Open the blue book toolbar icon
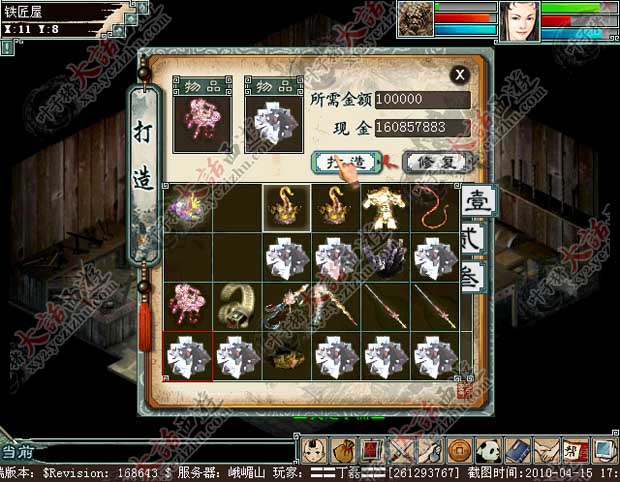This screenshot has height=482, width=620. (x=517, y=448)
